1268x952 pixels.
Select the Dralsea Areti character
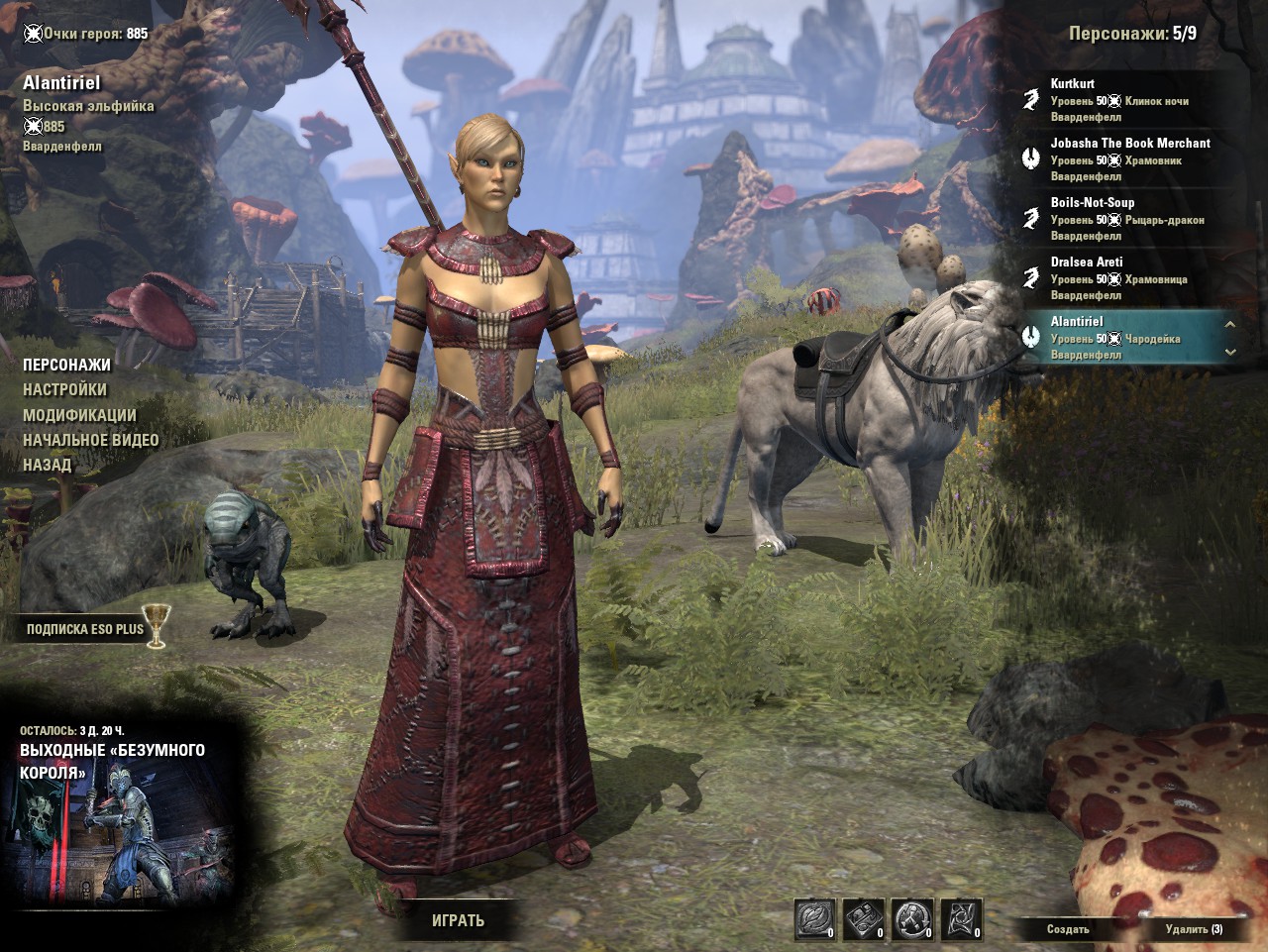coord(1129,278)
